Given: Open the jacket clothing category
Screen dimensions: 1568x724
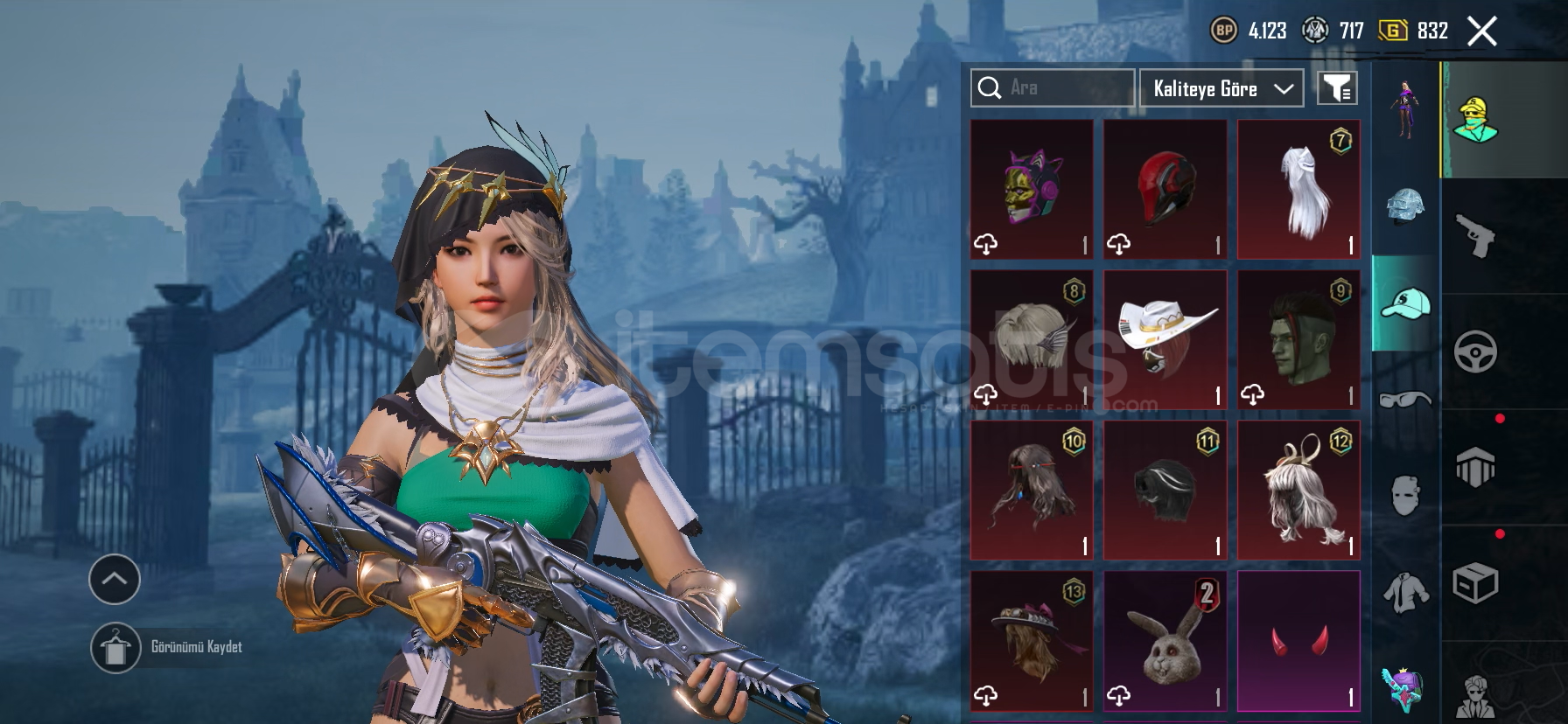Looking at the screenshot, I should (1405, 592).
